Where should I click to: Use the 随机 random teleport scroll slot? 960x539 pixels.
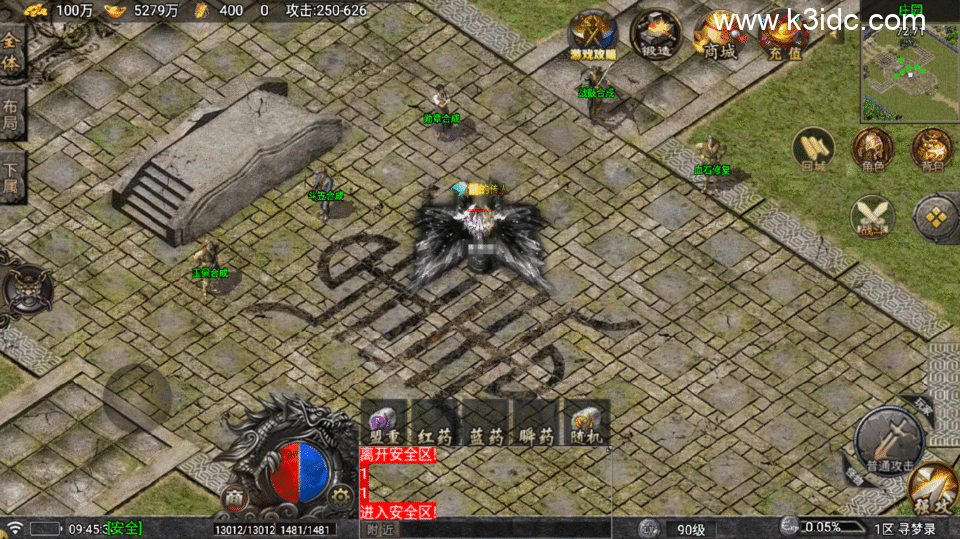(x=587, y=422)
